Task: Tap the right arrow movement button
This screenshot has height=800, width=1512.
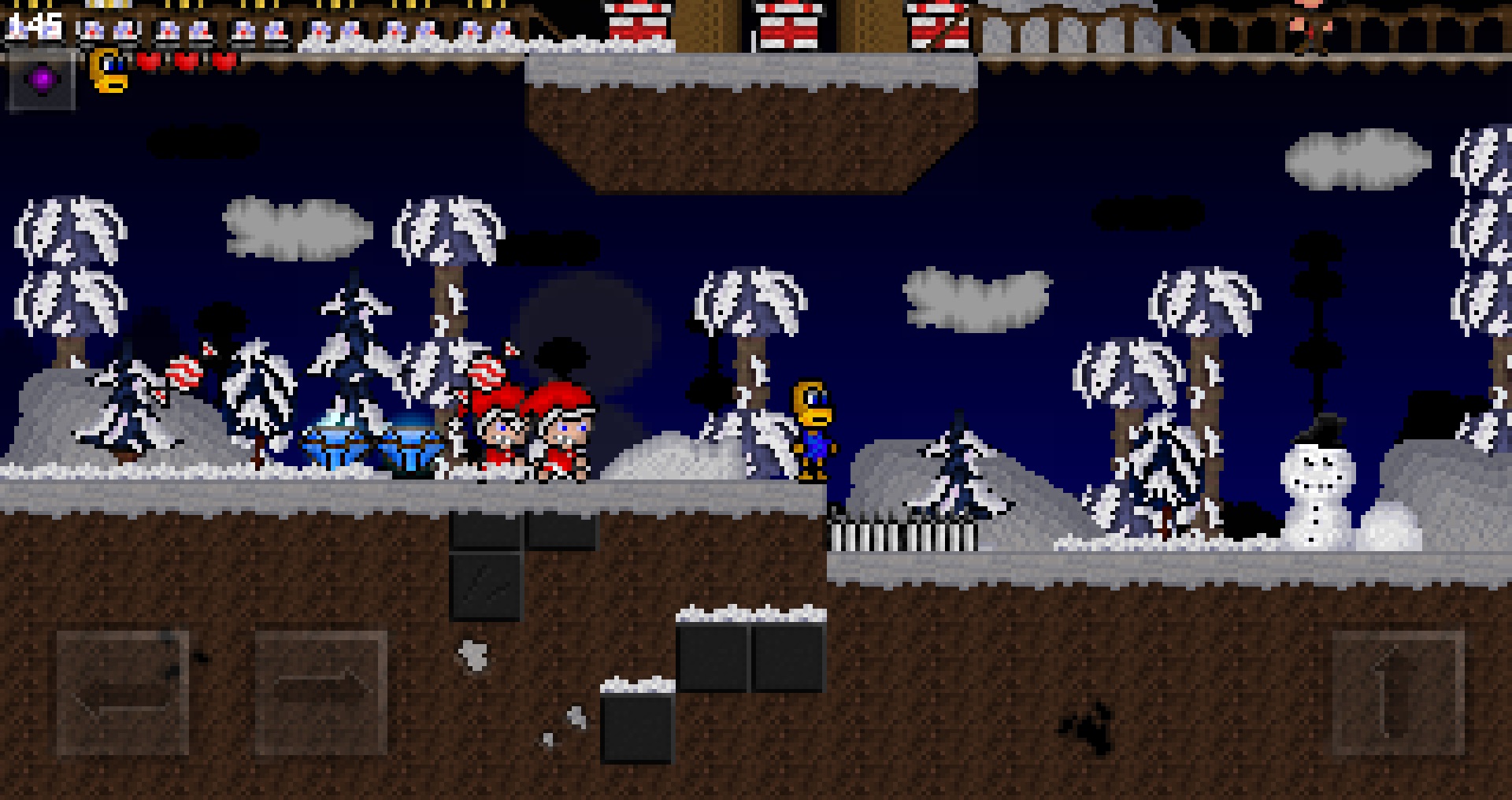Action: (x=321, y=693)
